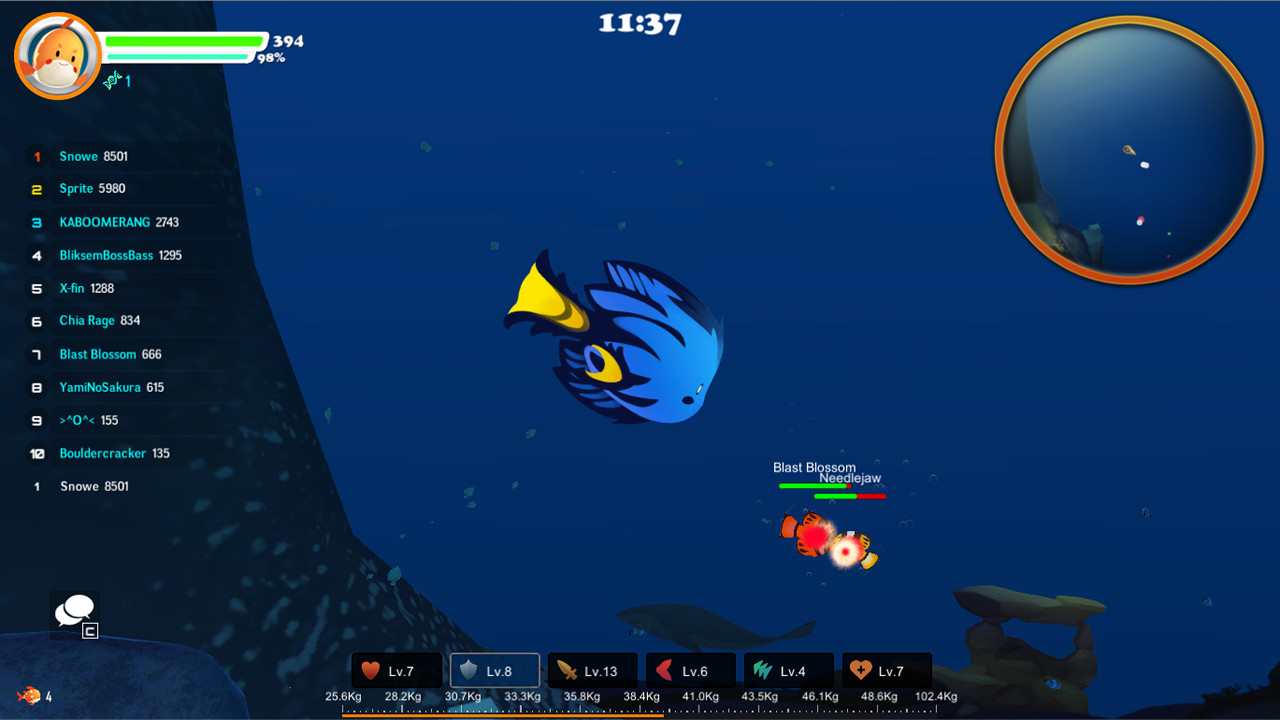This screenshot has width=1280, height=720.
Task: Click the small fish companion icon bottom left
Action: (x=28, y=693)
